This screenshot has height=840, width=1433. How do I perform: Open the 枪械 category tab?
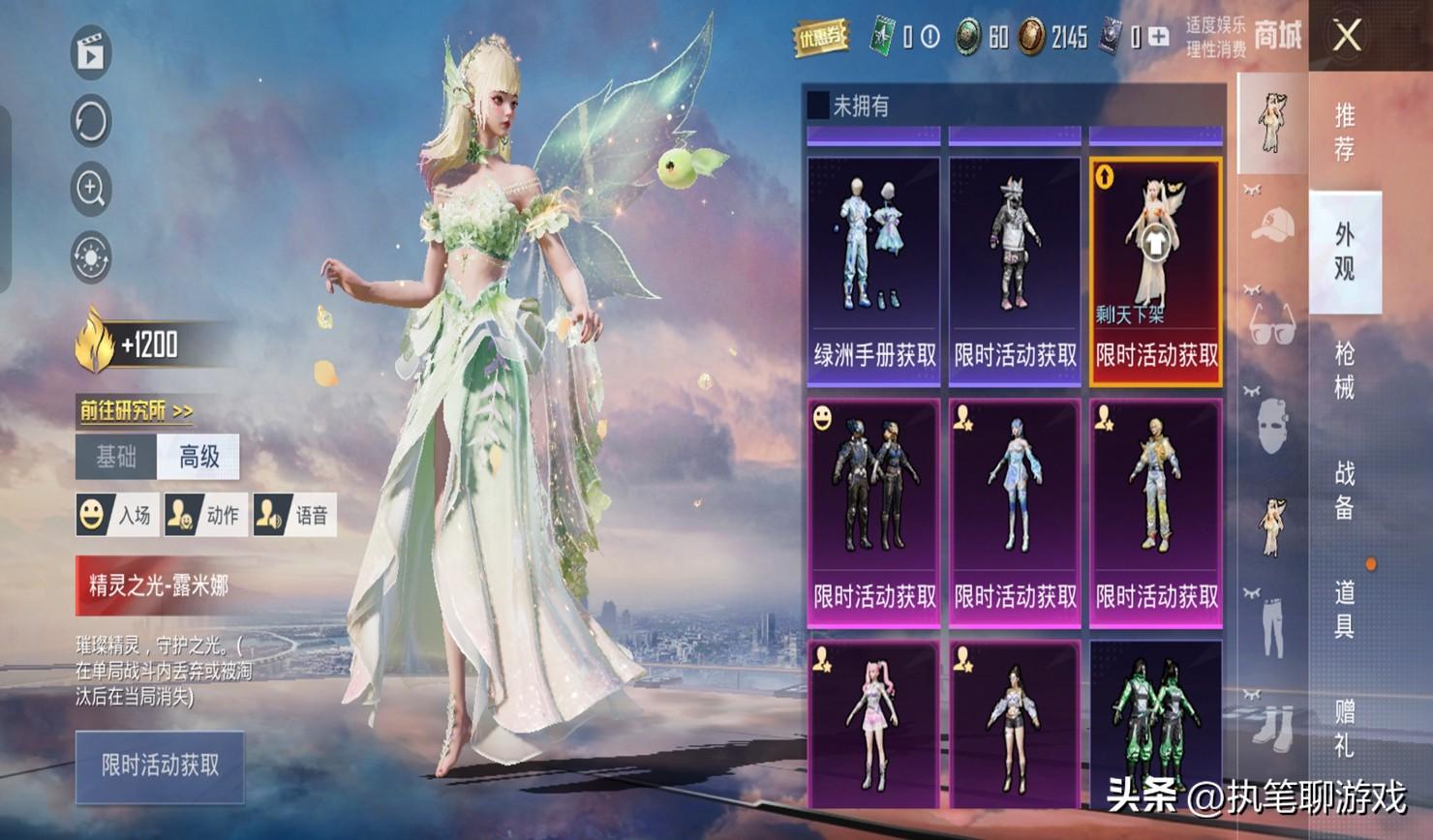(1345, 371)
